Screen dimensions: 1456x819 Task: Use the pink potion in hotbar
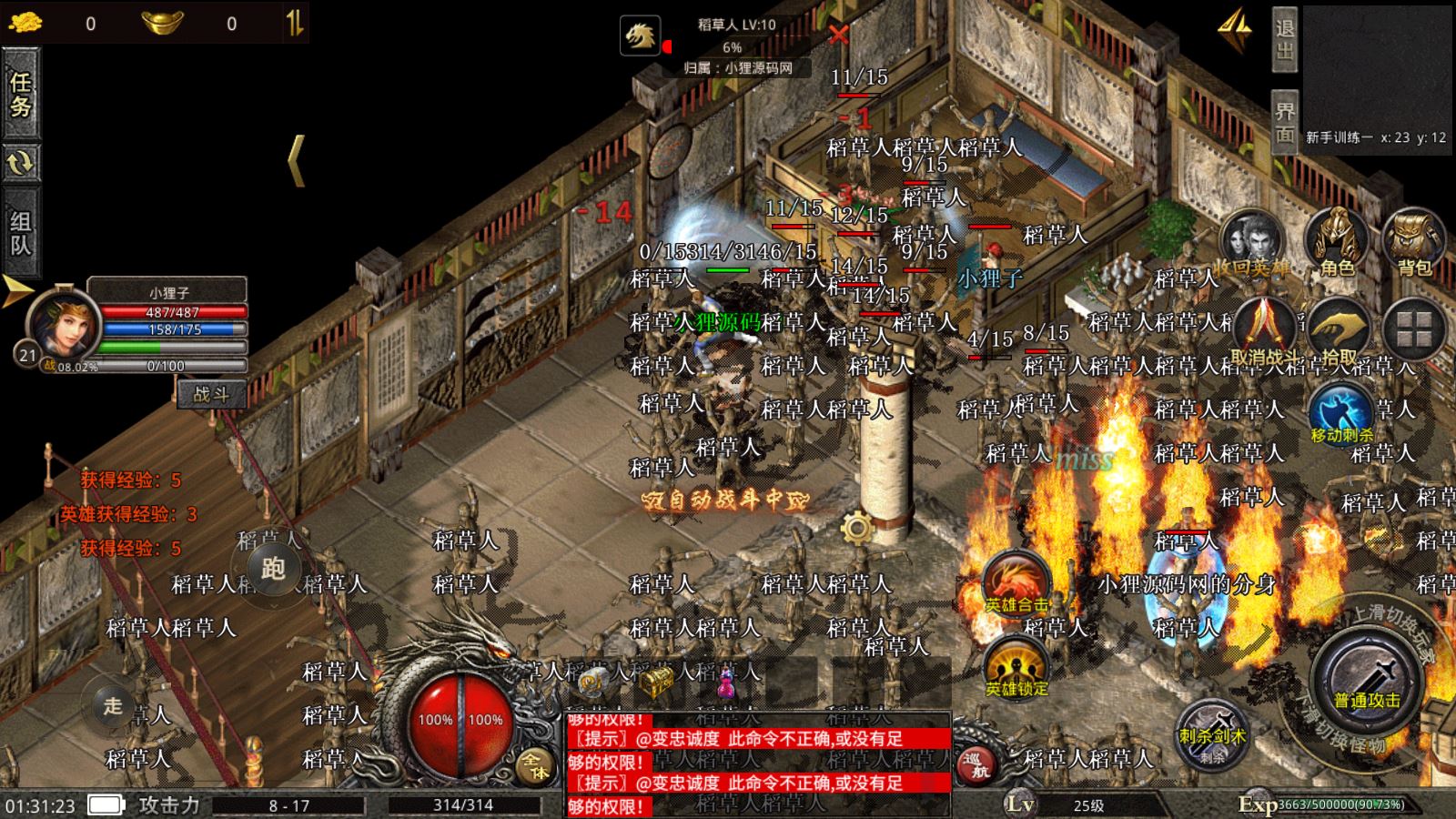coord(725,682)
